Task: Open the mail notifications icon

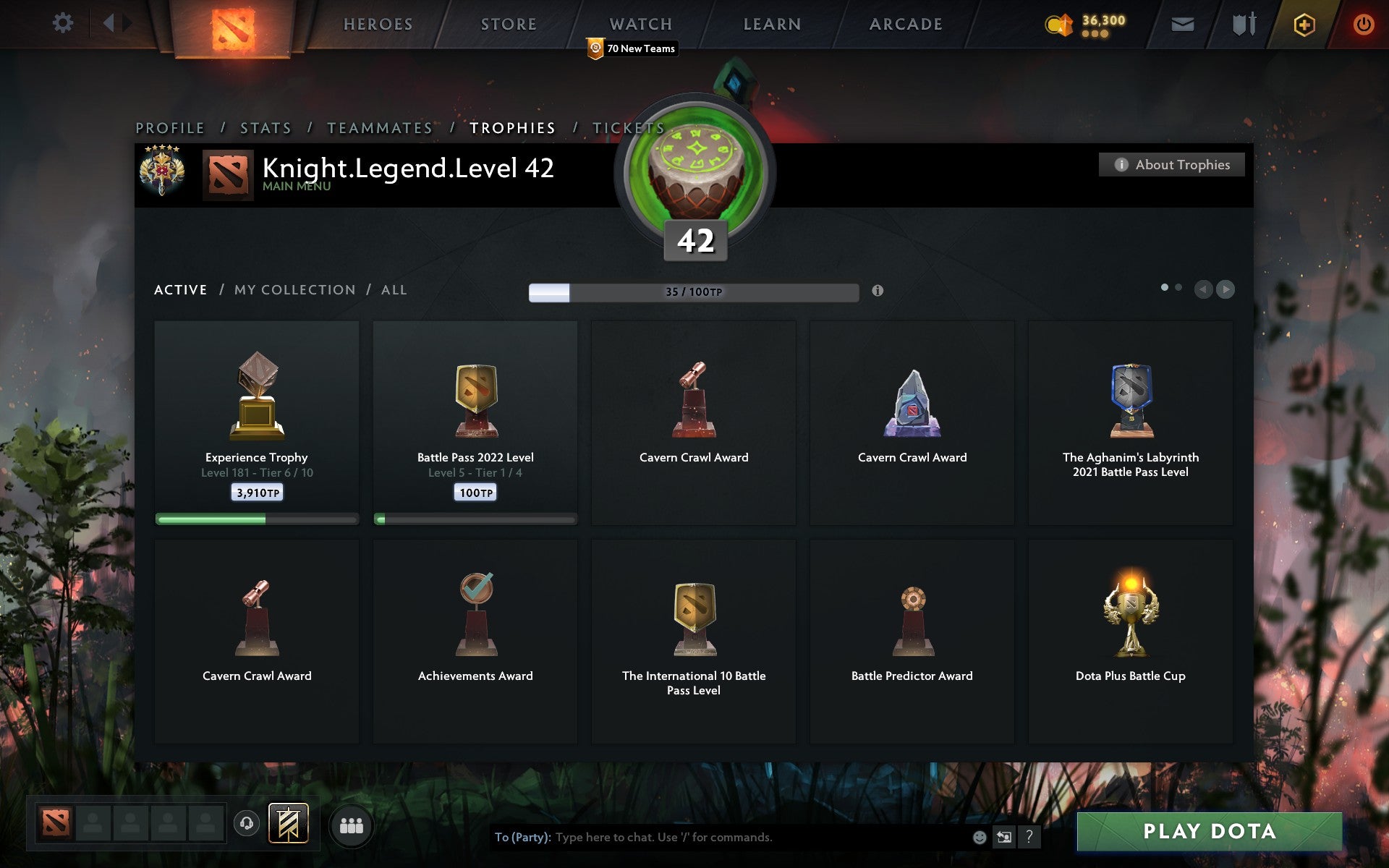Action: tap(1182, 24)
